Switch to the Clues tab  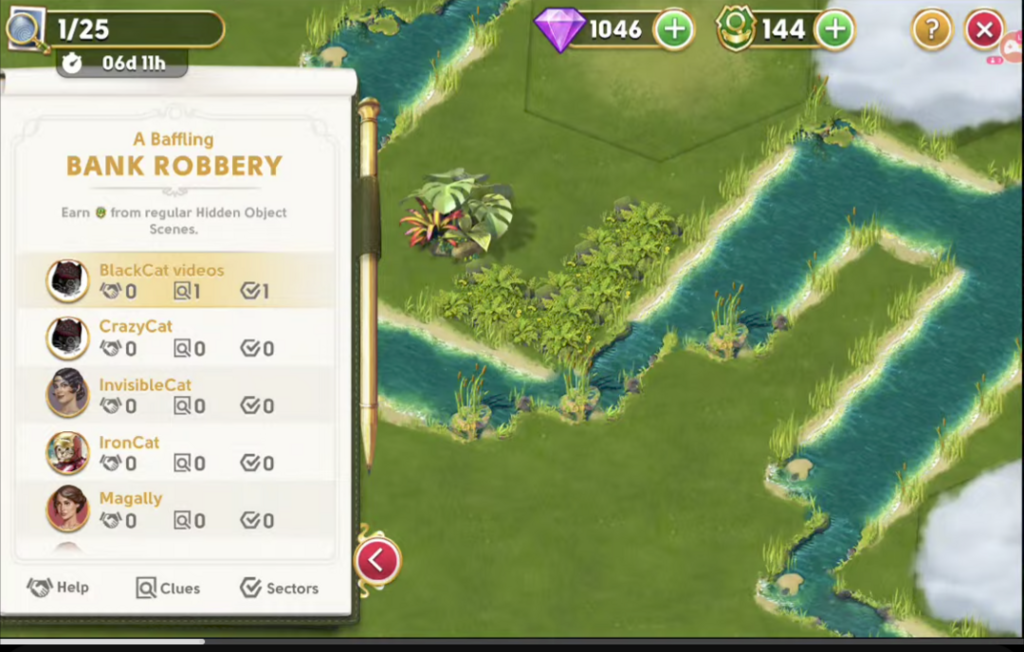pos(168,588)
